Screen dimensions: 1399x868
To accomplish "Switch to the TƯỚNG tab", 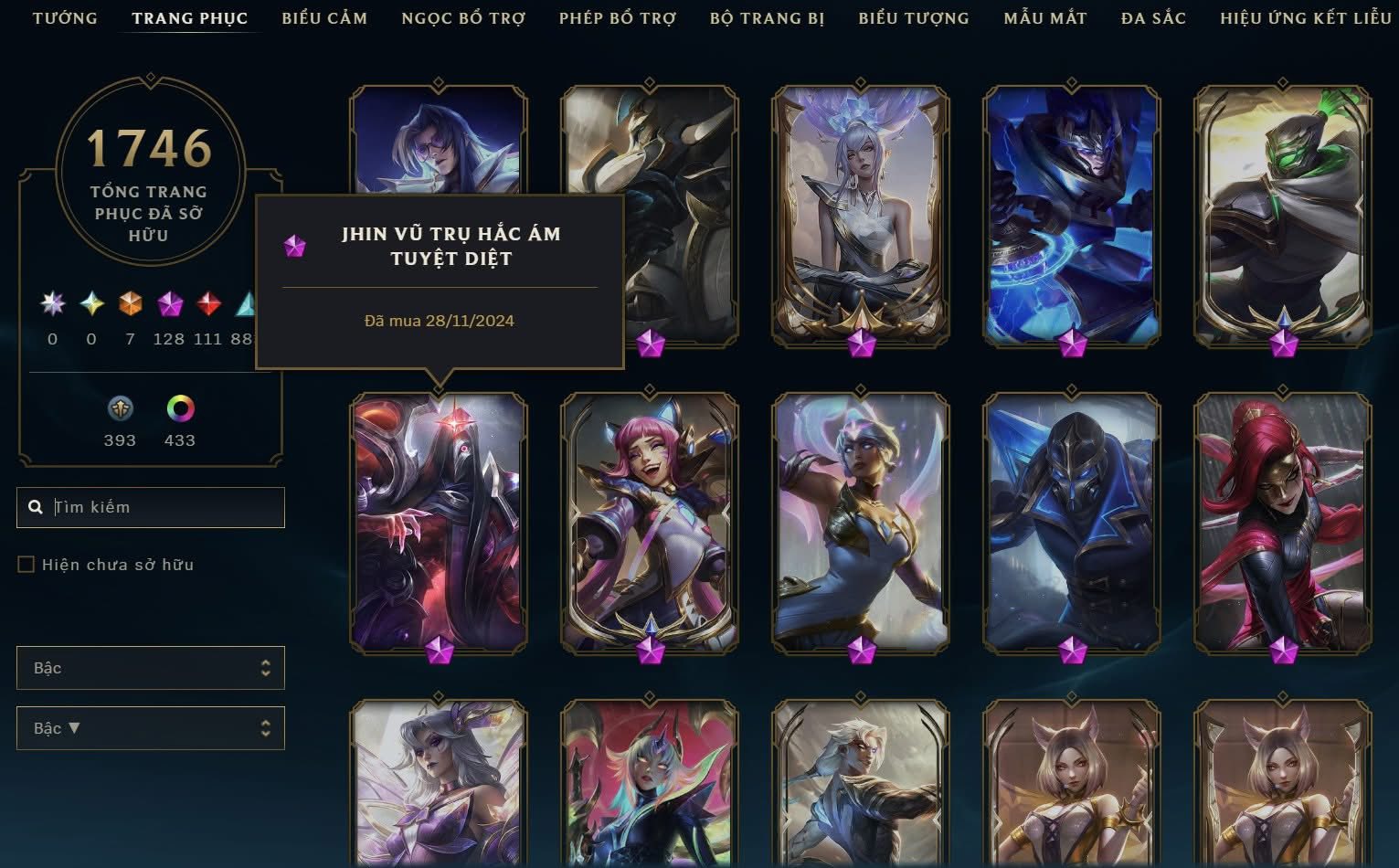I will [x=64, y=17].
